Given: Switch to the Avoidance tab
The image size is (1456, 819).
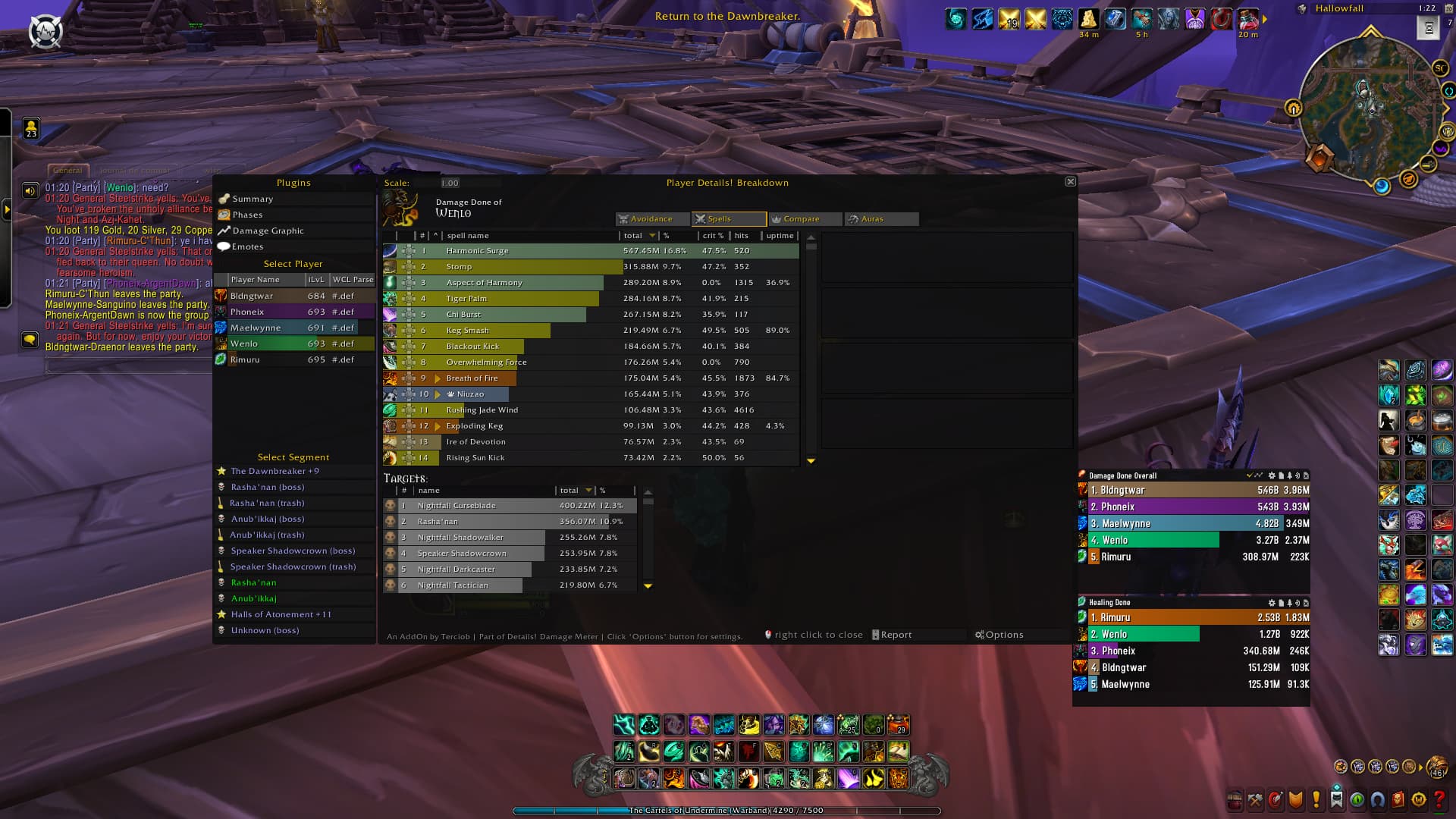Looking at the screenshot, I should [651, 219].
